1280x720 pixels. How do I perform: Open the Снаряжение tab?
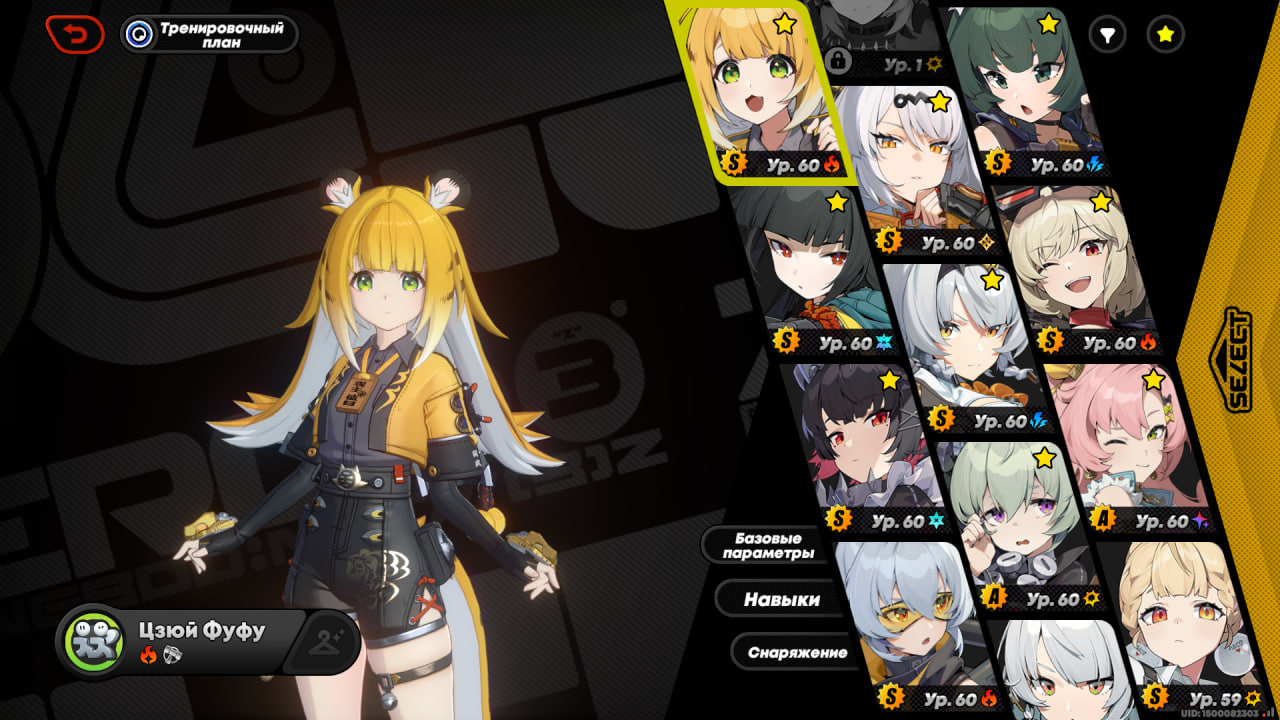coord(797,653)
